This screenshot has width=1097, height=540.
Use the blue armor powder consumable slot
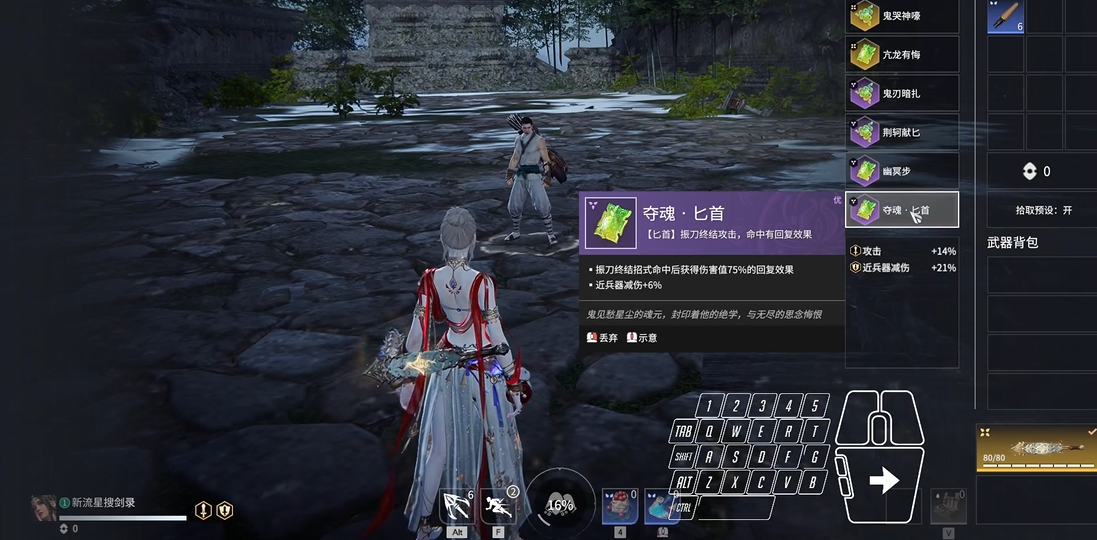(x=661, y=506)
